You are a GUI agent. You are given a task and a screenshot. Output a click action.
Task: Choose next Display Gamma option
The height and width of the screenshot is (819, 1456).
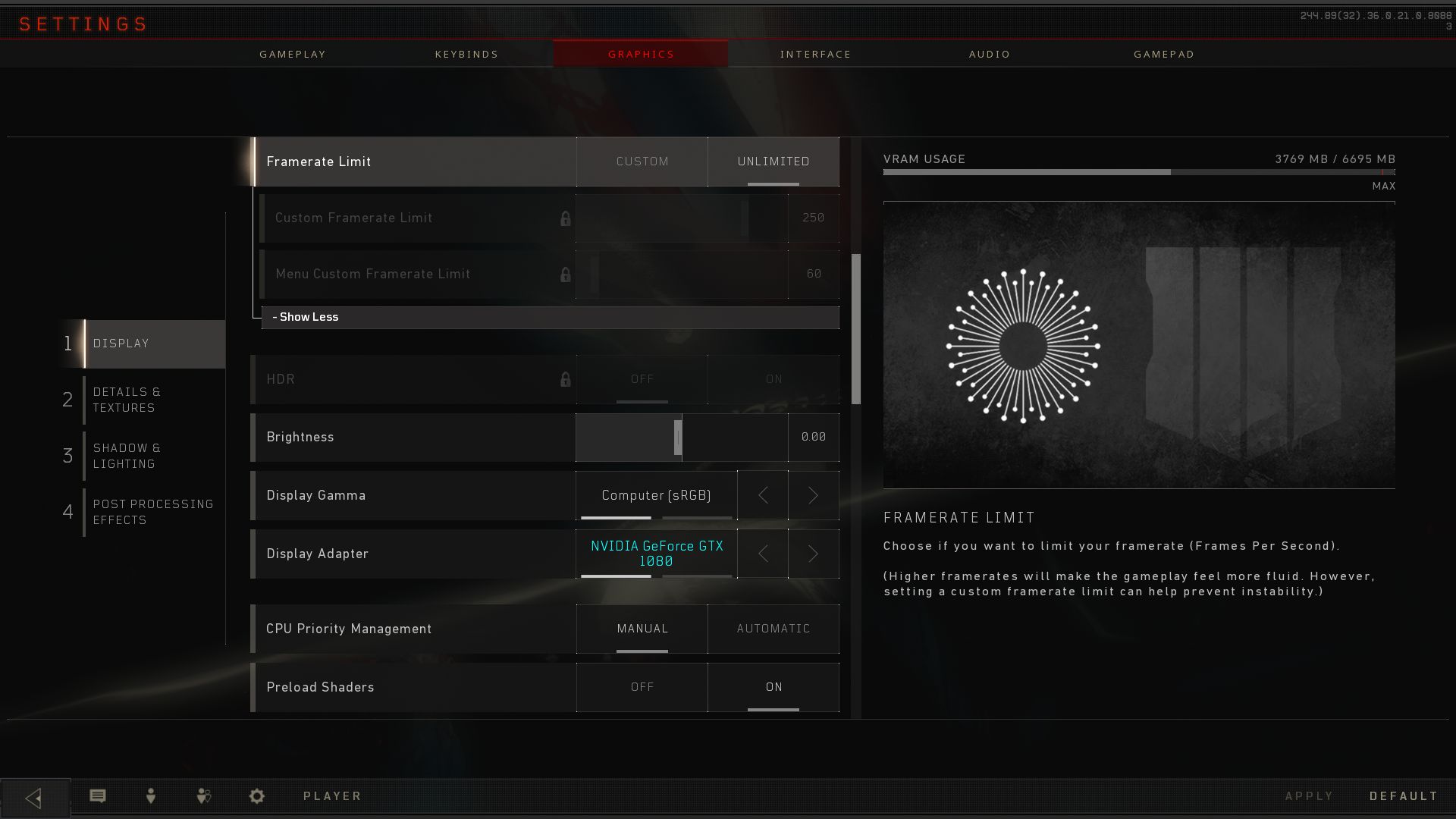(x=813, y=495)
